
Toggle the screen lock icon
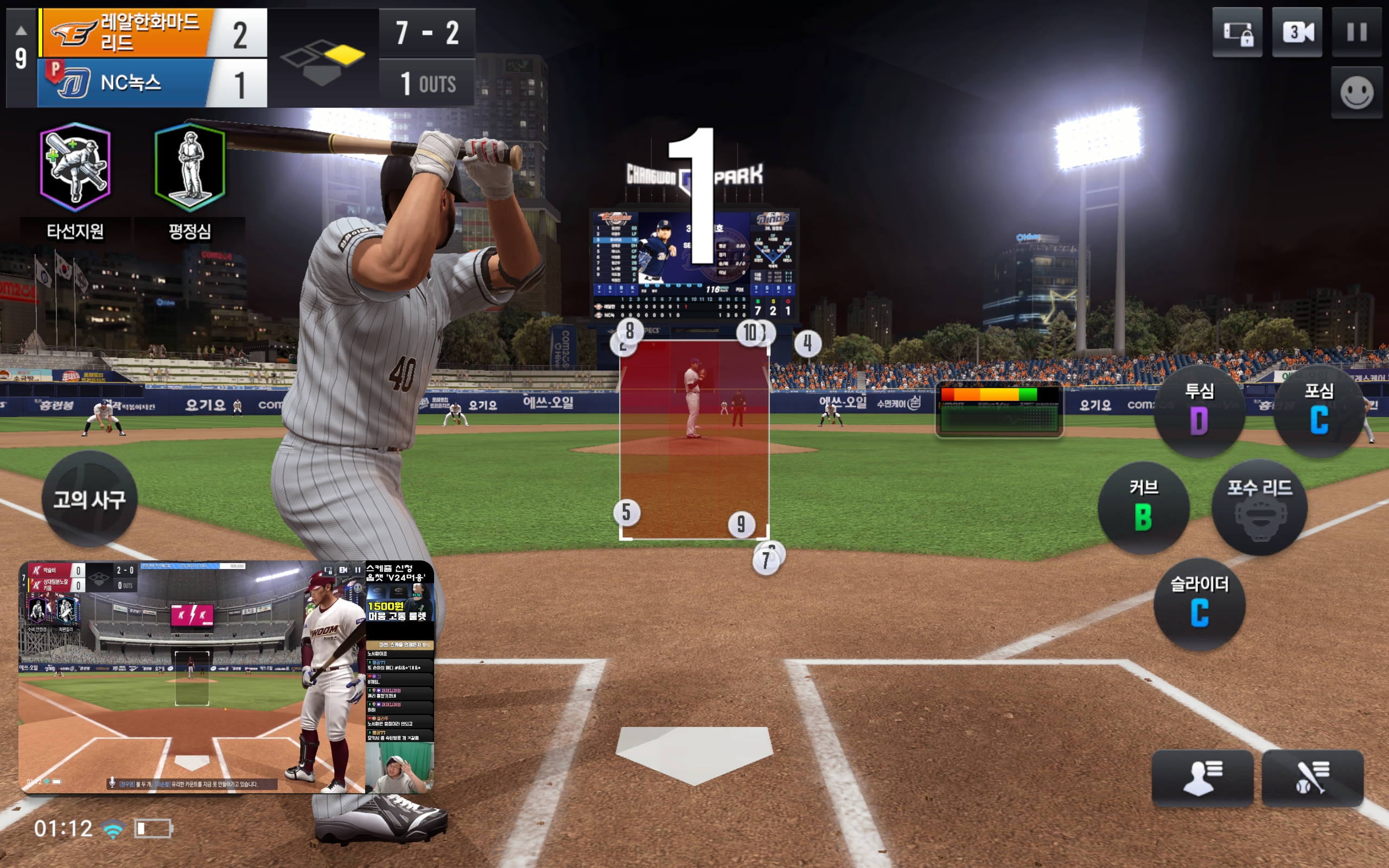[x=1237, y=32]
